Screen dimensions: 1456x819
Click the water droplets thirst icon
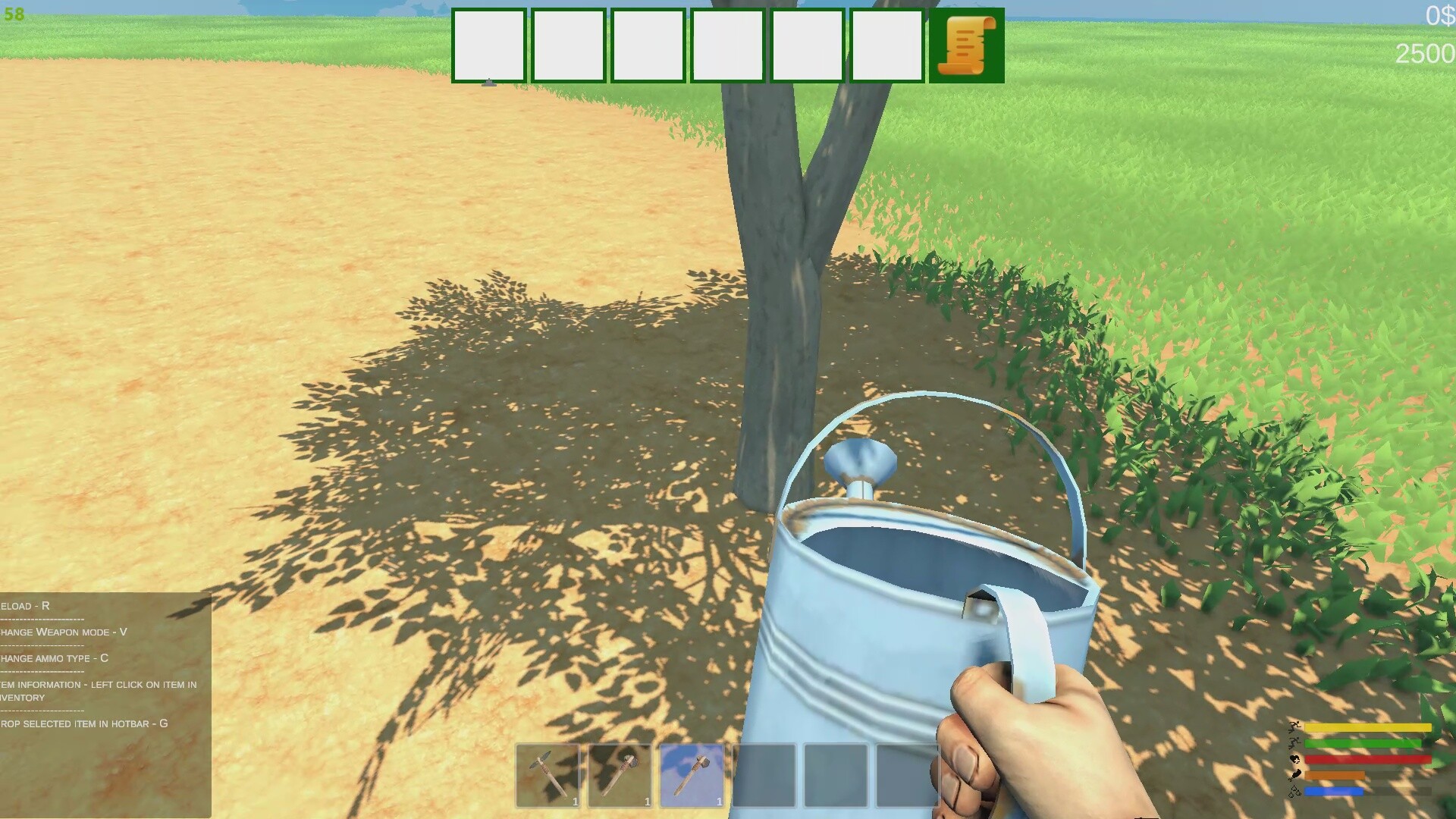[1294, 792]
